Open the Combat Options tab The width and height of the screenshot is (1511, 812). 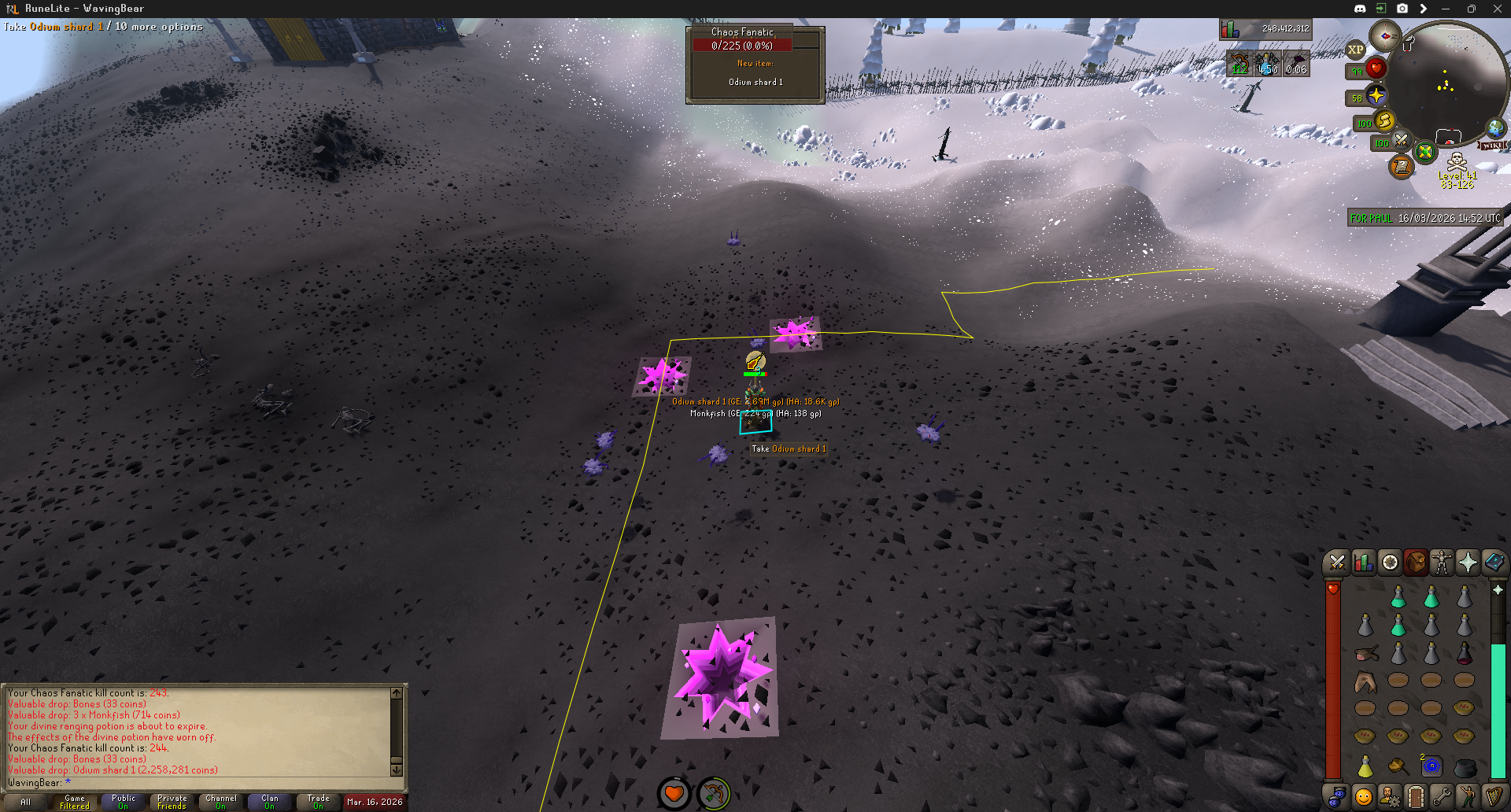coord(1336,563)
